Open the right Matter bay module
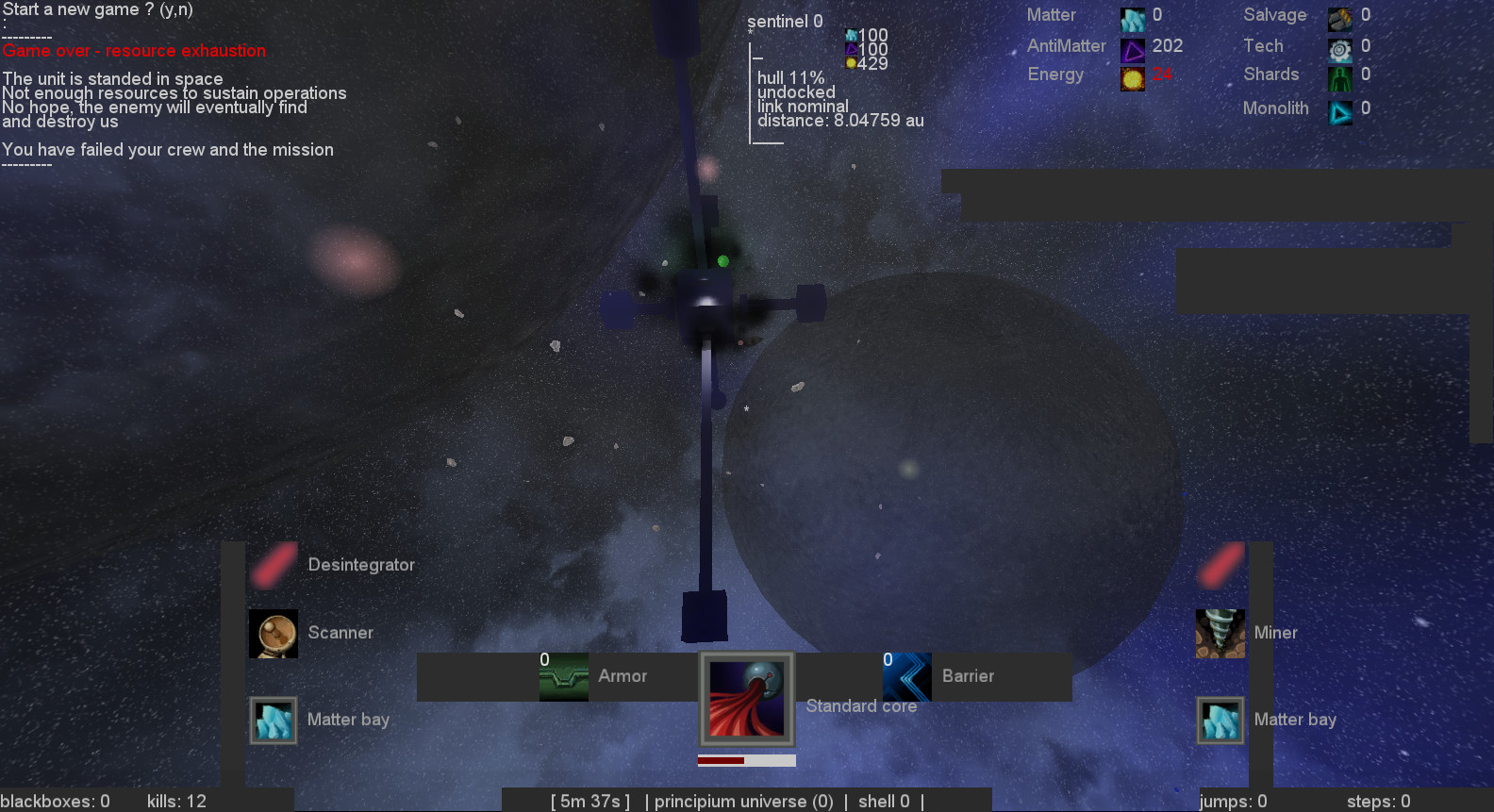This screenshot has width=1494, height=812. click(x=1220, y=720)
